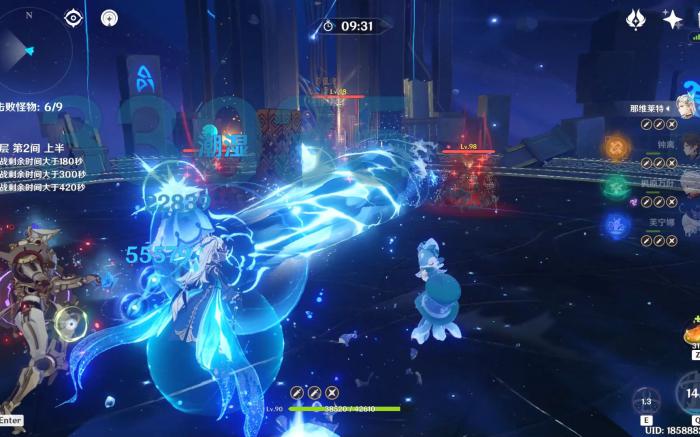Screen dimensions: 700x437
Task: Open the wish star icon
Action: tap(672, 18)
